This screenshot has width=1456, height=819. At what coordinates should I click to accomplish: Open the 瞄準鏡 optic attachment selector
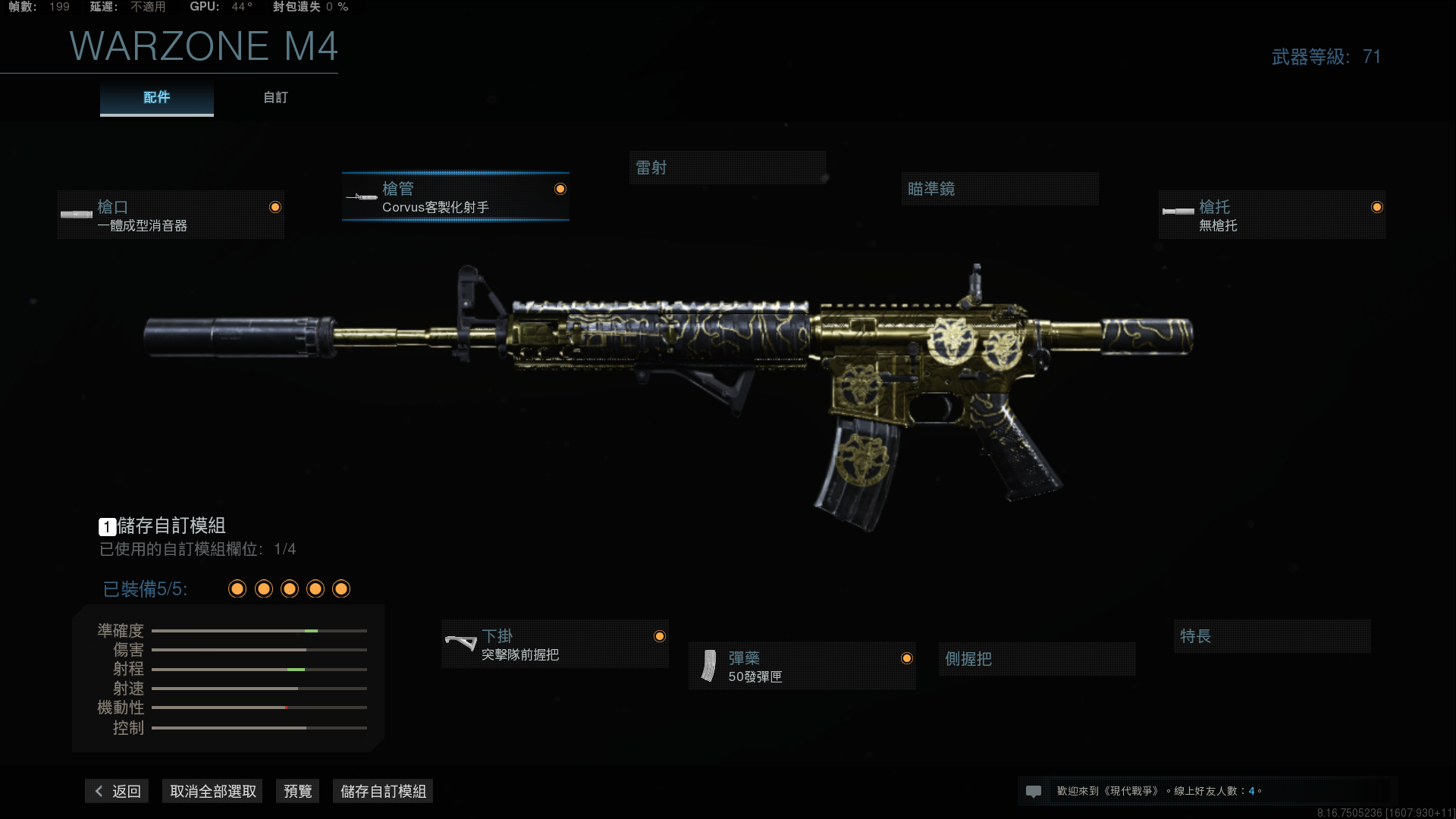click(x=999, y=189)
